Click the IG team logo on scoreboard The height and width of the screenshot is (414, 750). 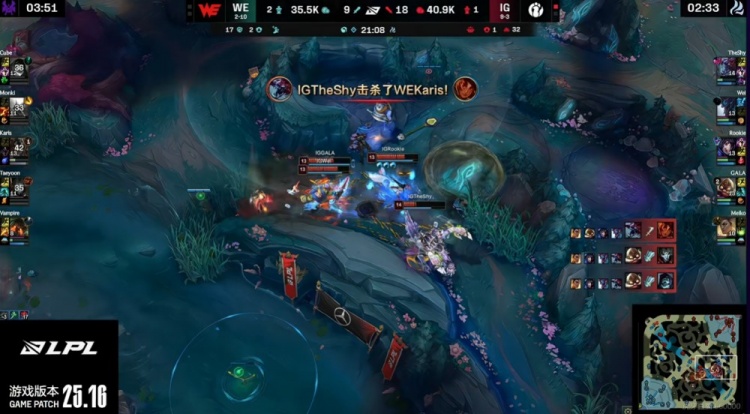(x=535, y=10)
